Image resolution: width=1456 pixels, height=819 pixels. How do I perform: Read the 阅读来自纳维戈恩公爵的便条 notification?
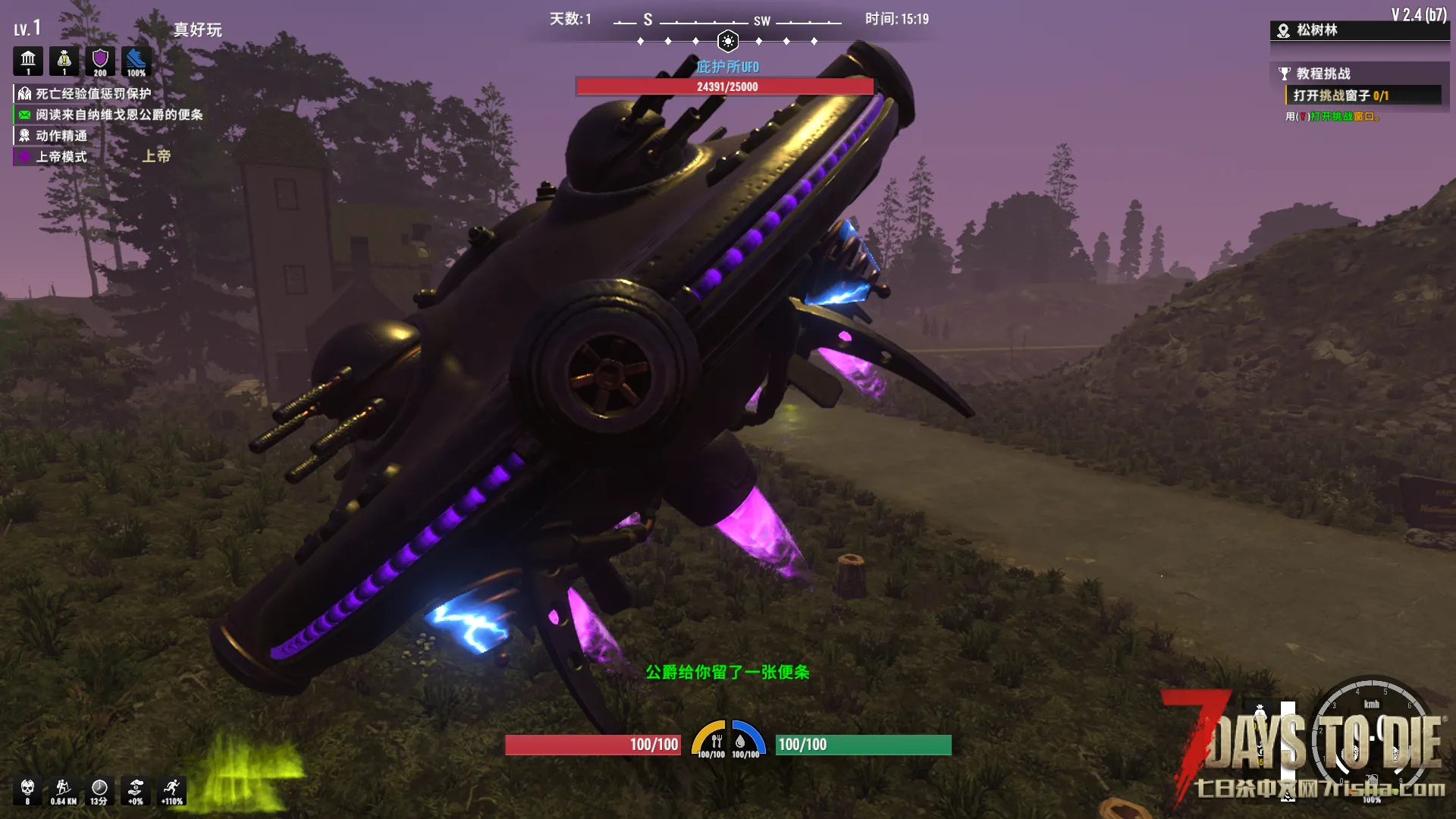point(118,115)
